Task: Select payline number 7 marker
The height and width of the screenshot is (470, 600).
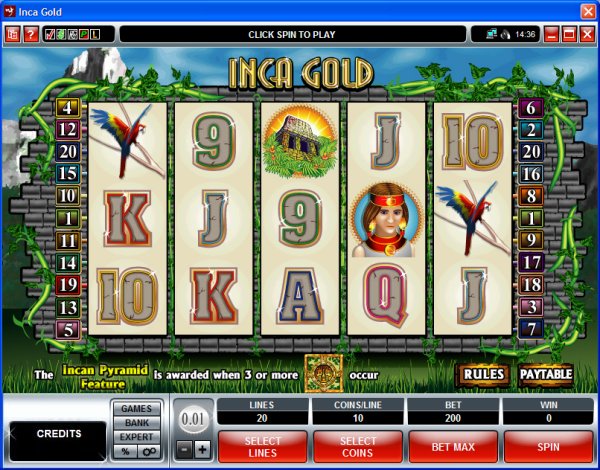Action: (x=531, y=328)
